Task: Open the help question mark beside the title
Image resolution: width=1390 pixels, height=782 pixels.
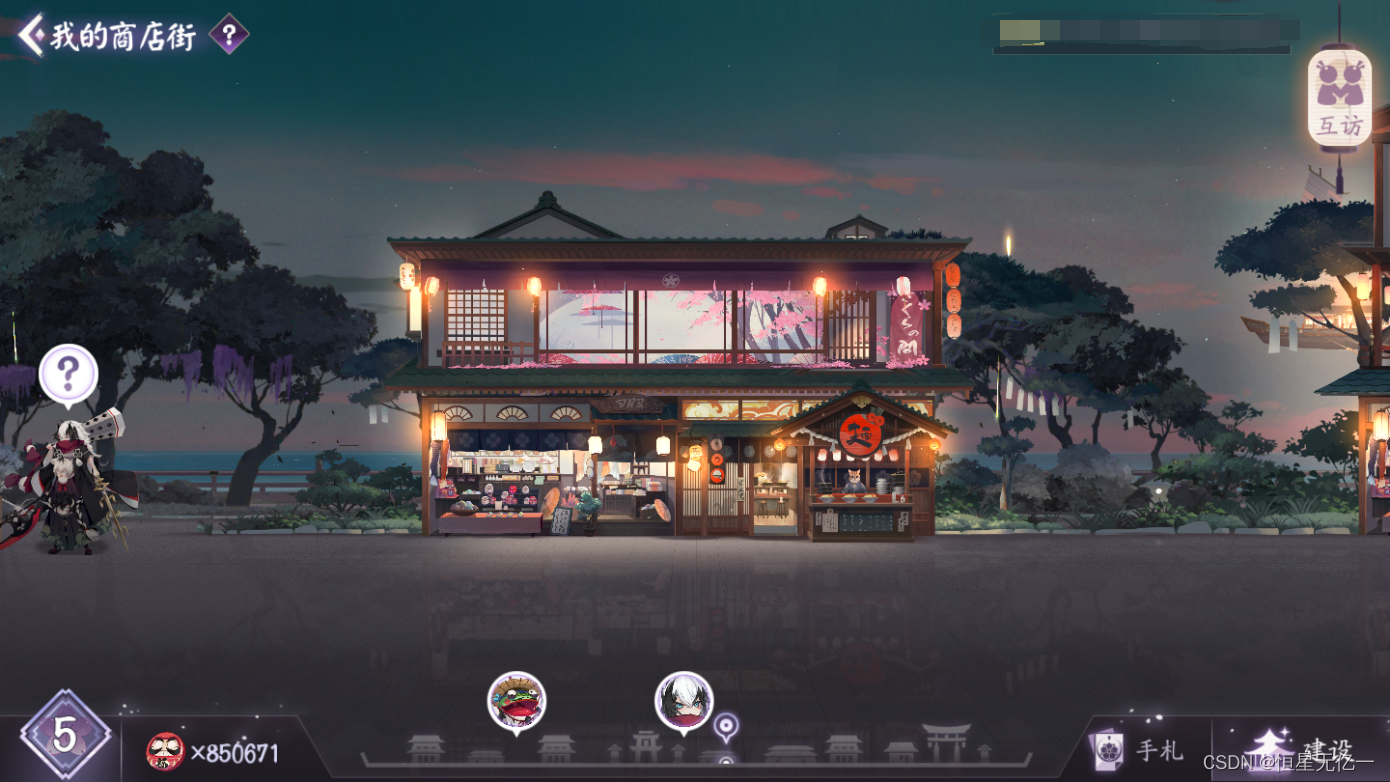Action: (x=229, y=36)
